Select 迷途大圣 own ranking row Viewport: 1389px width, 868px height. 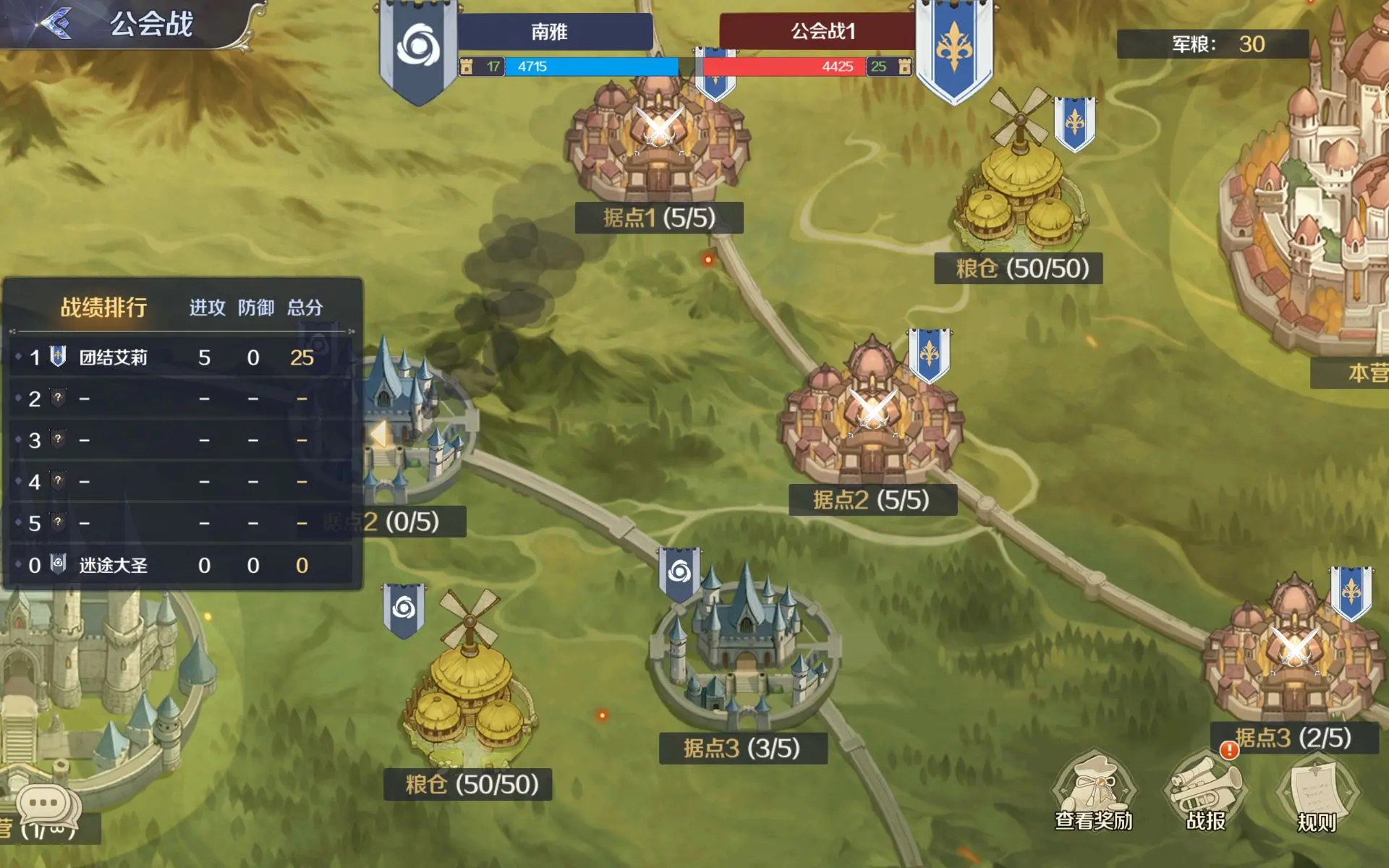tap(181, 565)
